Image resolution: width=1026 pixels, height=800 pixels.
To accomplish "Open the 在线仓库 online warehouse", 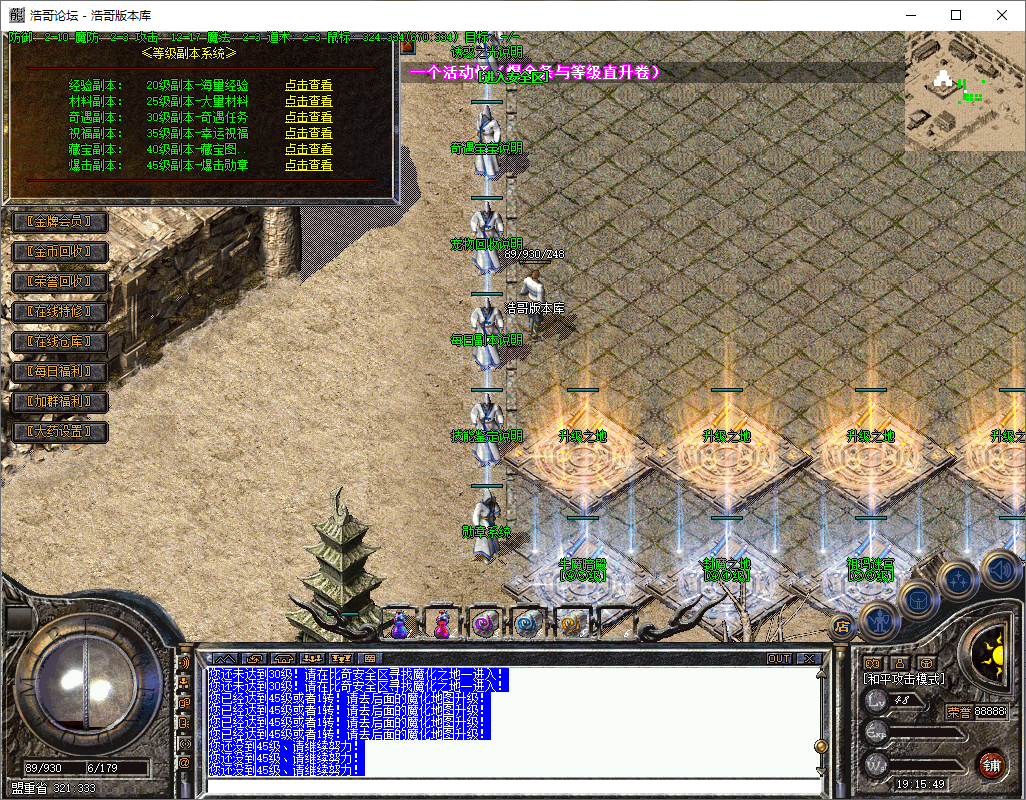I will [x=59, y=342].
